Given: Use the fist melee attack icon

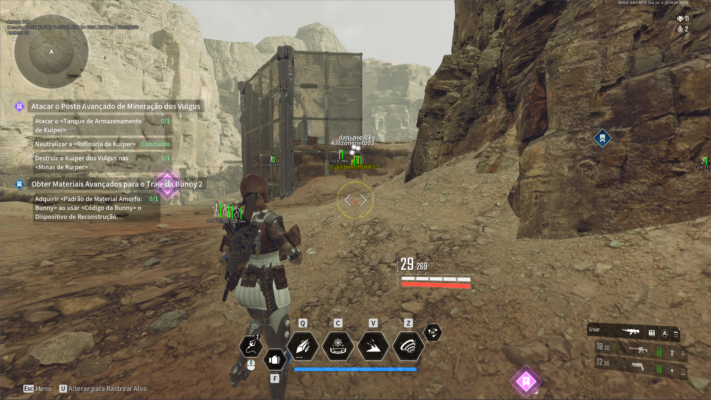Looking at the screenshot, I should pyautogui.click(x=275, y=358).
